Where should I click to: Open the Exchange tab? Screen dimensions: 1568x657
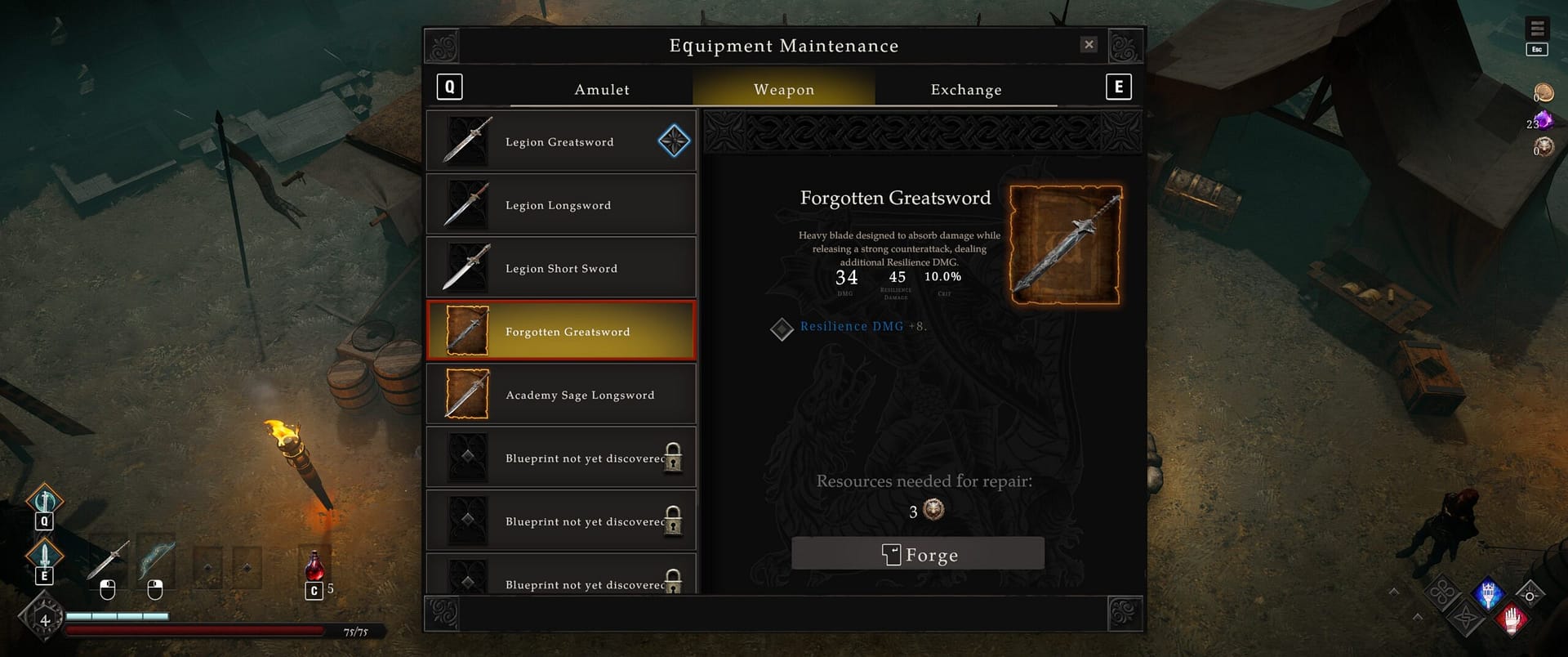coord(966,89)
